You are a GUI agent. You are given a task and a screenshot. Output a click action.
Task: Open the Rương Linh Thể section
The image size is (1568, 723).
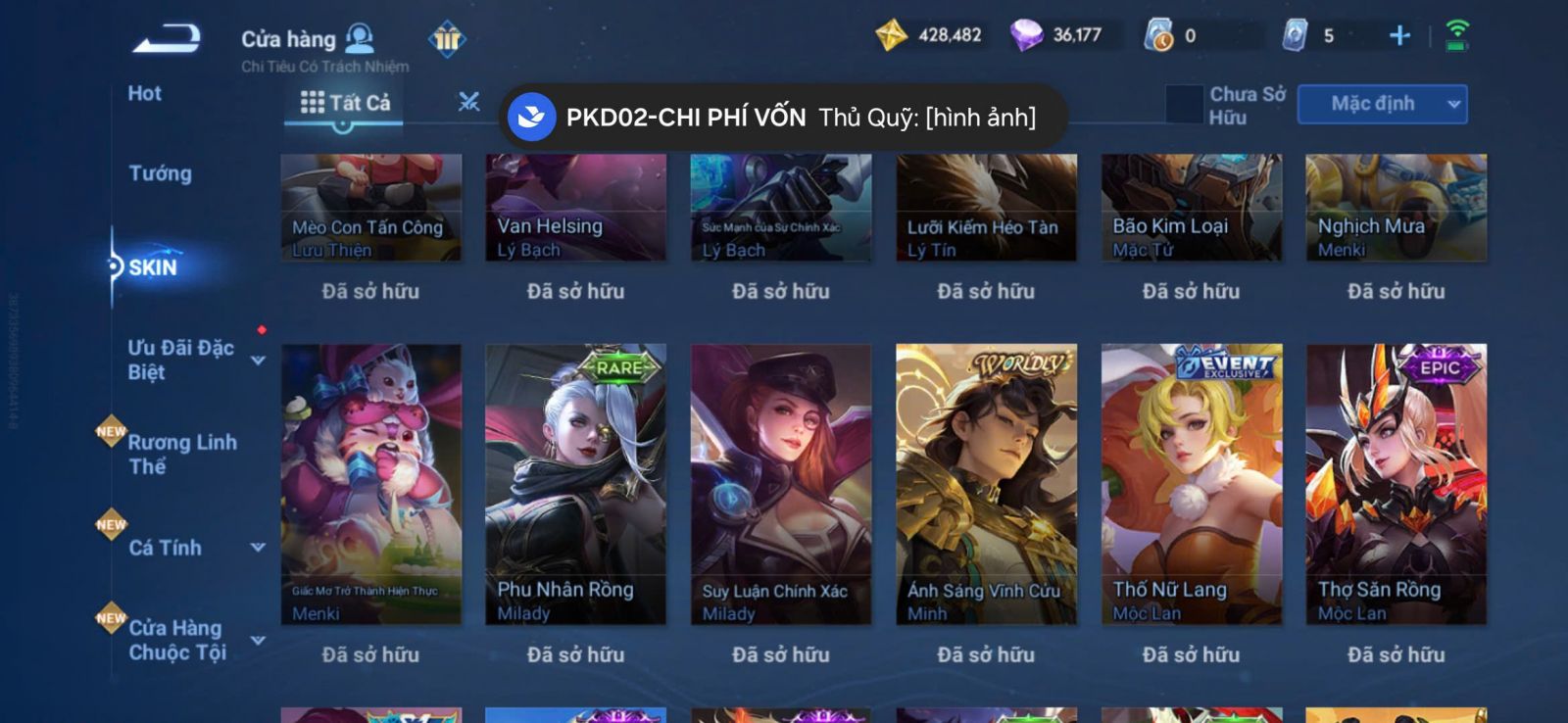coord(181,454)
